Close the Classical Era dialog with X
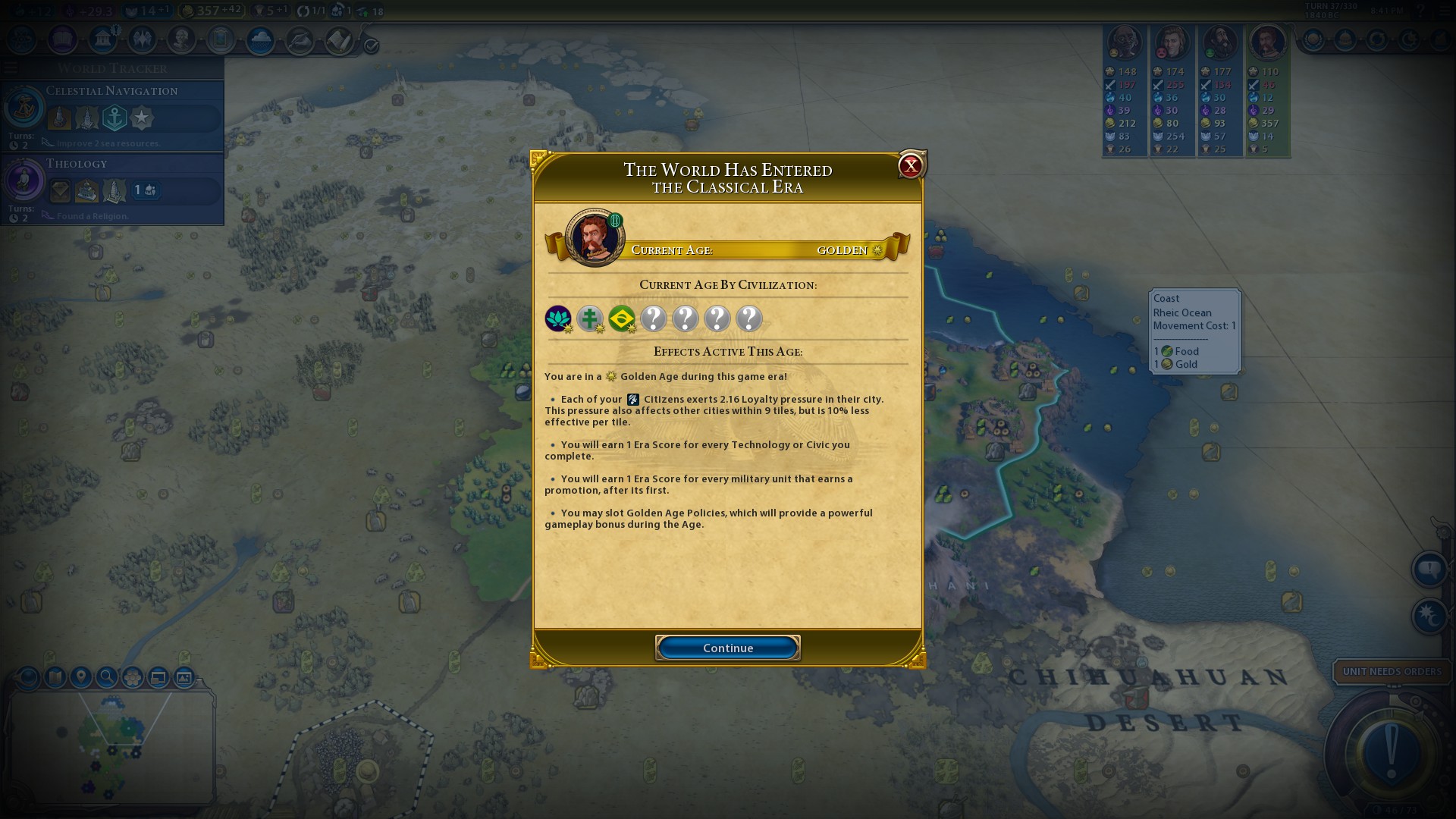 coord(910,165)
